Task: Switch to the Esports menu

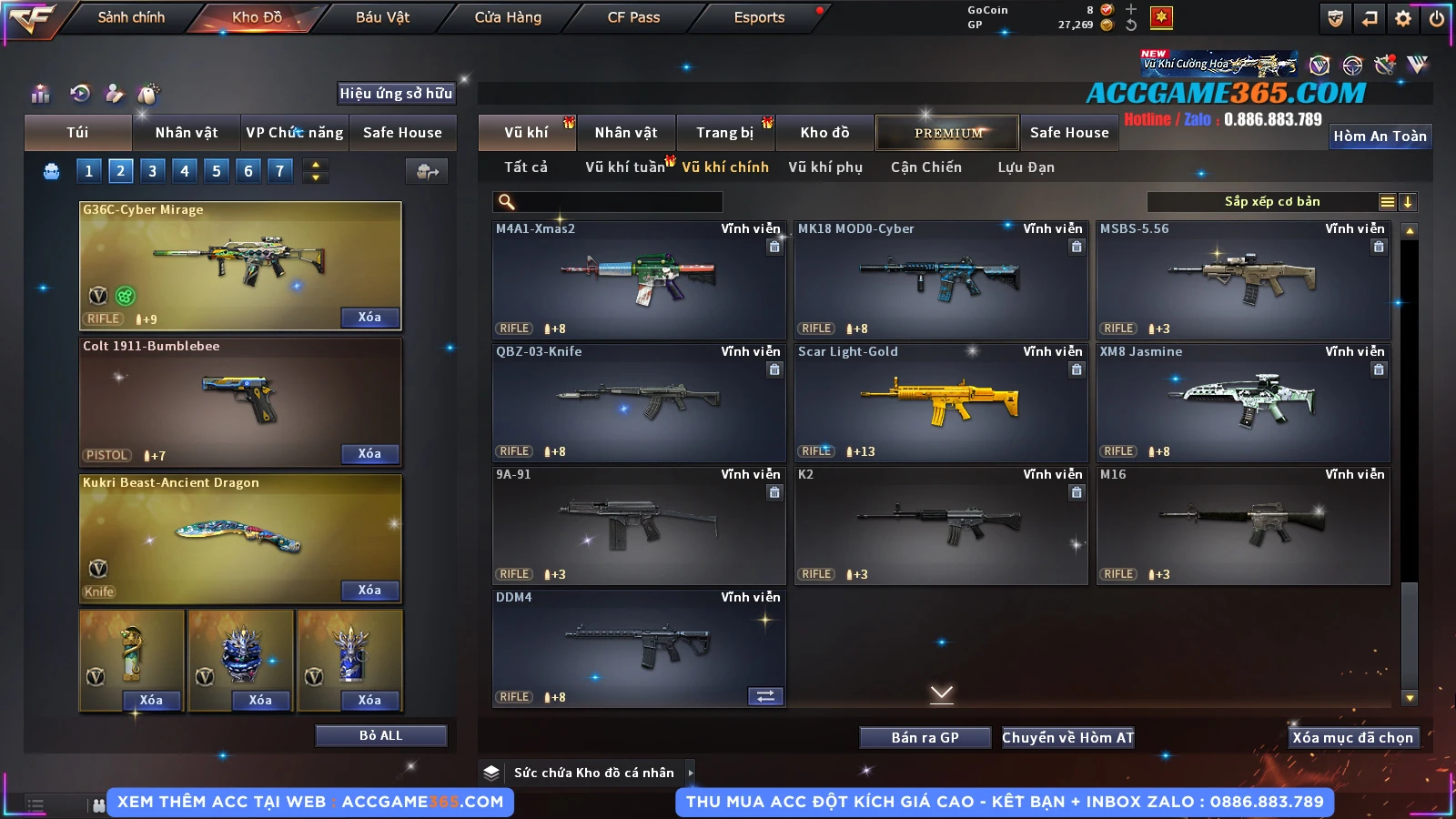Action: 759,17
